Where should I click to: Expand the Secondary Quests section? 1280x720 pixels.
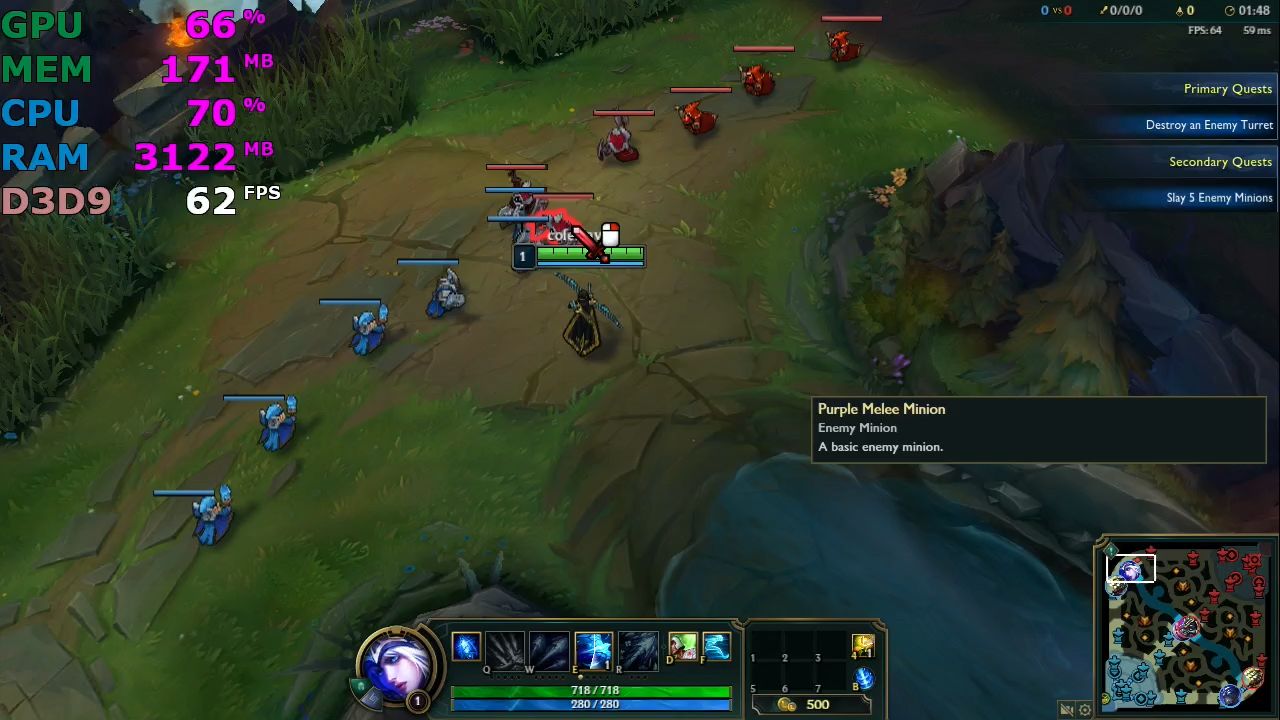point(1221,161)
